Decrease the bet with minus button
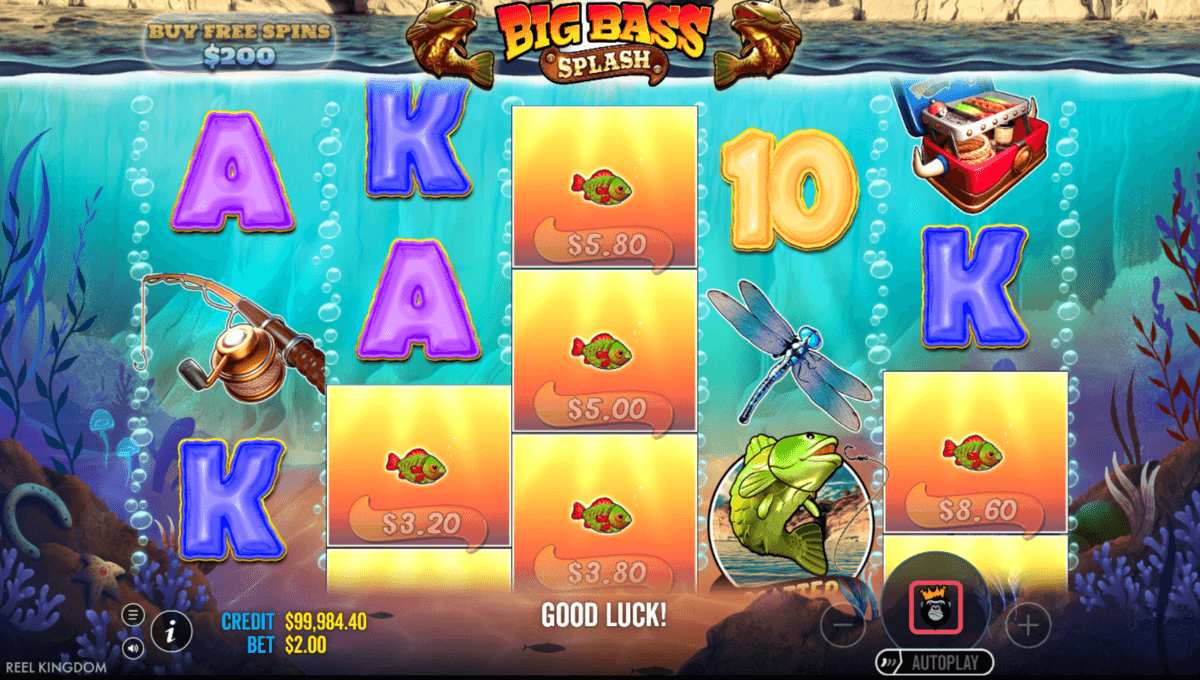This screenshot has width=1200, height=680. click(x=842, y=626)
